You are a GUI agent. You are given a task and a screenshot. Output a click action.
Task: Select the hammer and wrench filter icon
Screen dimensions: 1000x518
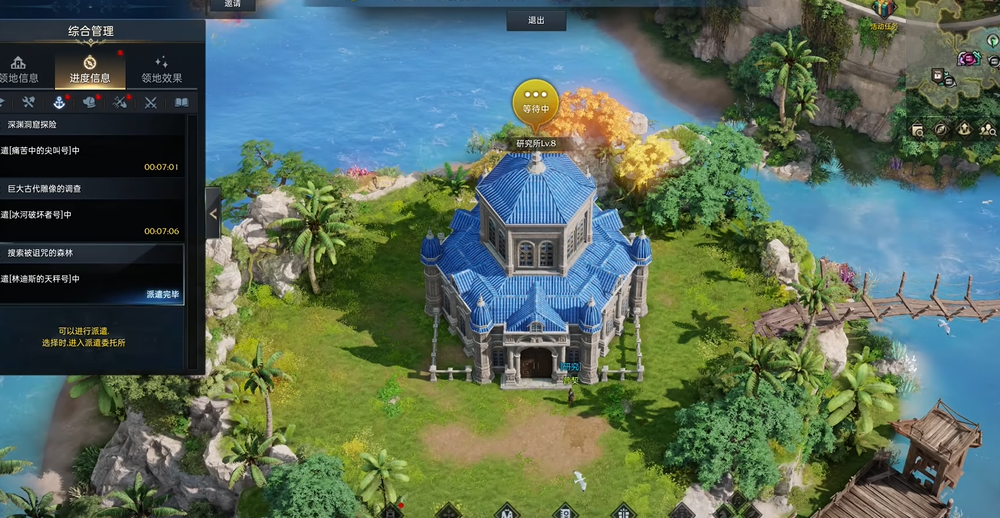point(28,102)
